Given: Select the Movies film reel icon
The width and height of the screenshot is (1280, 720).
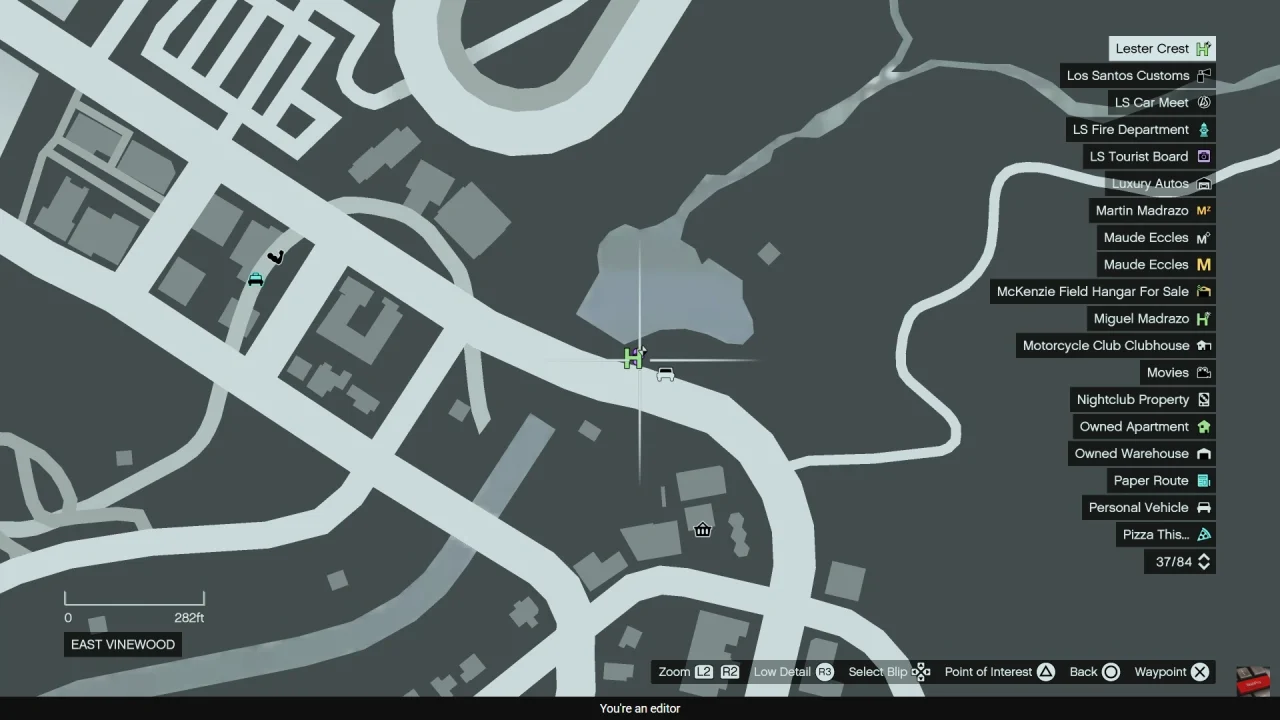Looking at the screenshot, I should pyautogui.click(x=1203, y=372).
